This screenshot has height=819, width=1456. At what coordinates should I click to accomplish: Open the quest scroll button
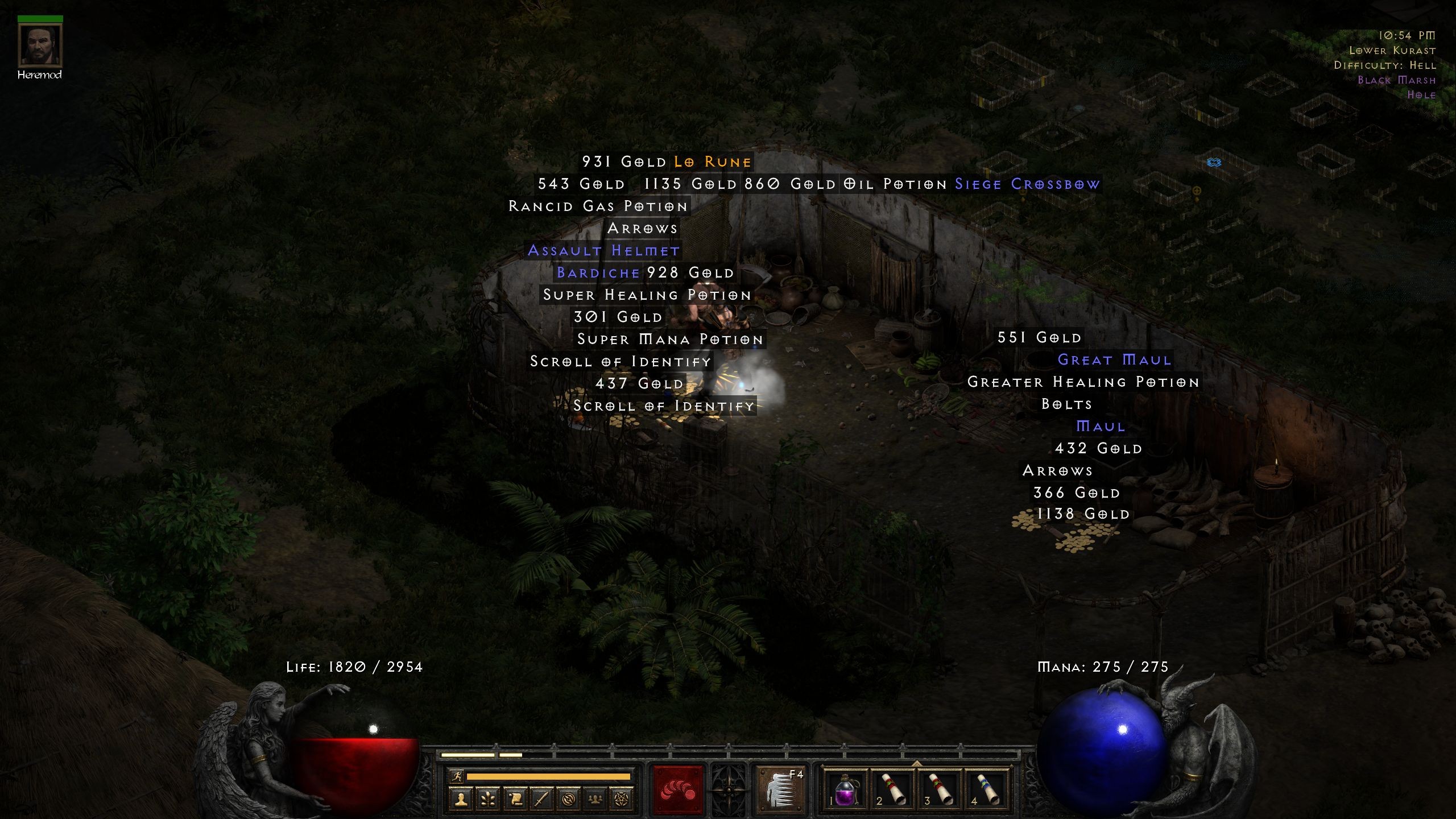click(515, 800)
